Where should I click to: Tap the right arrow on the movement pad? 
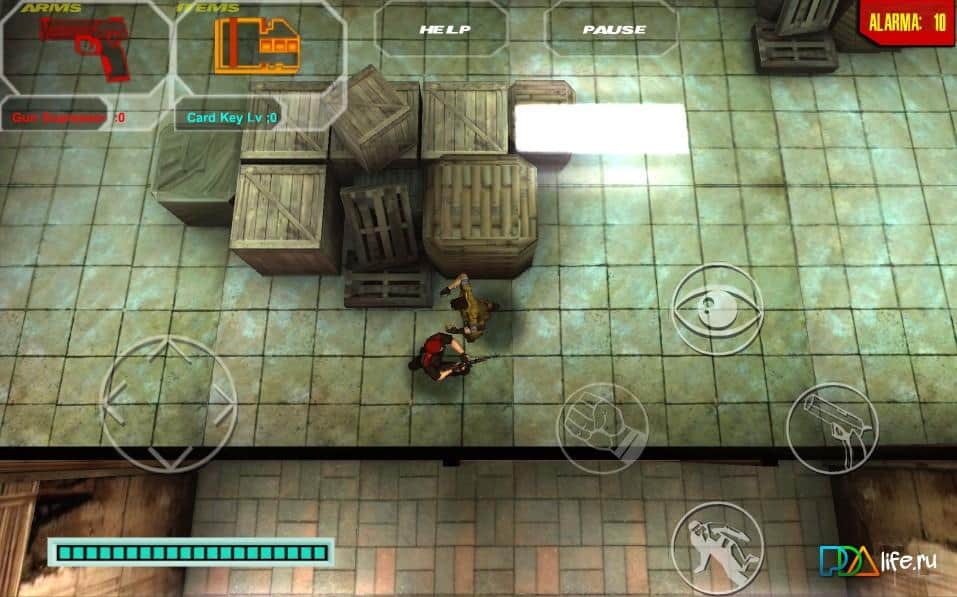click(222, 403)
